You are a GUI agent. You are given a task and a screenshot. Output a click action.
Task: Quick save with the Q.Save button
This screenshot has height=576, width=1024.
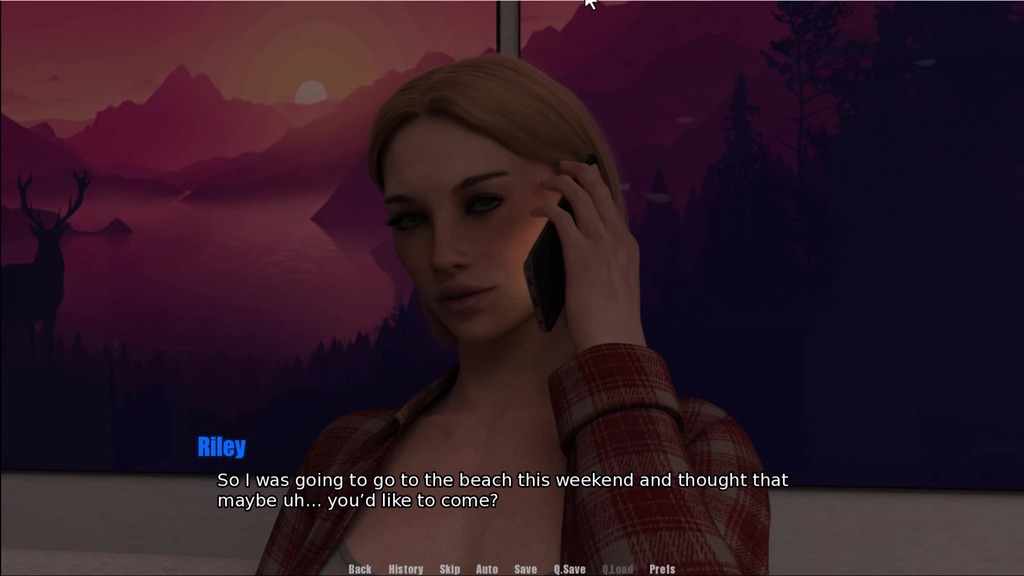570,569
